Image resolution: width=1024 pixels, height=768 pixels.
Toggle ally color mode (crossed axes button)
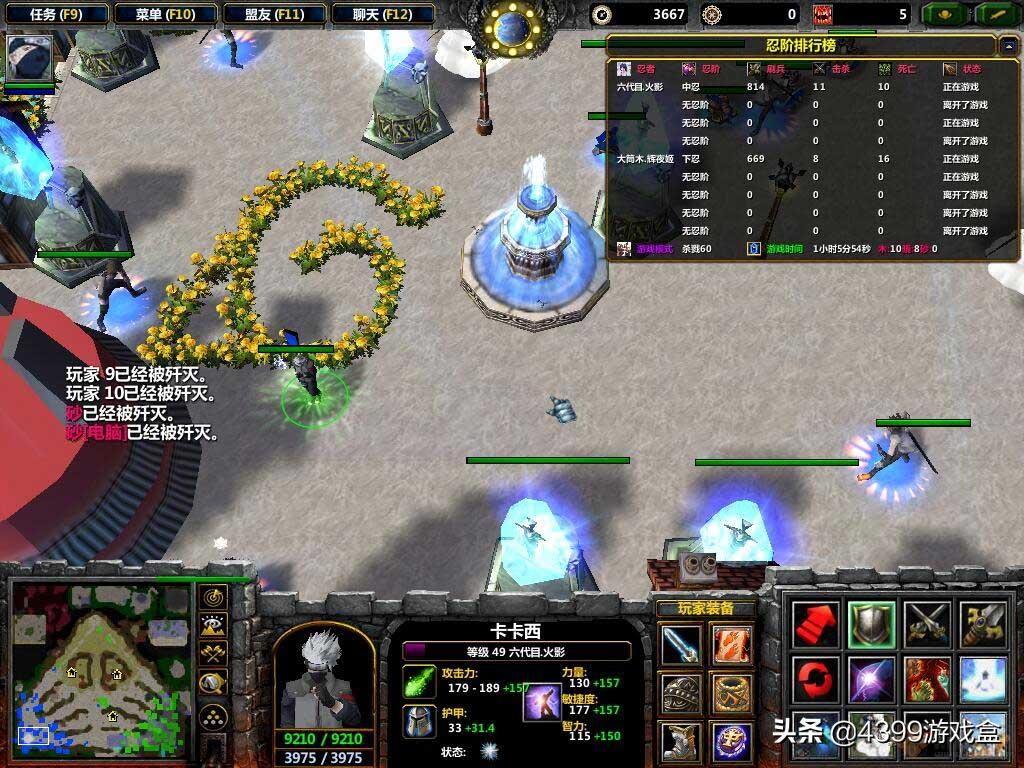[212, 655]
